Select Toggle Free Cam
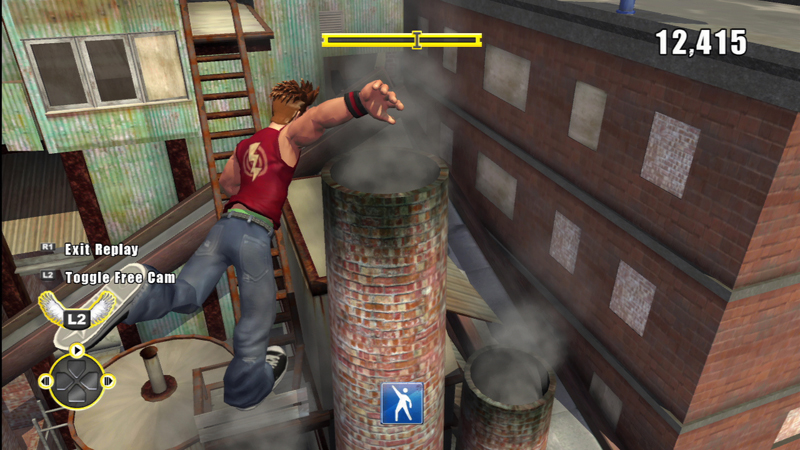The width and height of the screenshot is (800, 450). pos(118,277)
